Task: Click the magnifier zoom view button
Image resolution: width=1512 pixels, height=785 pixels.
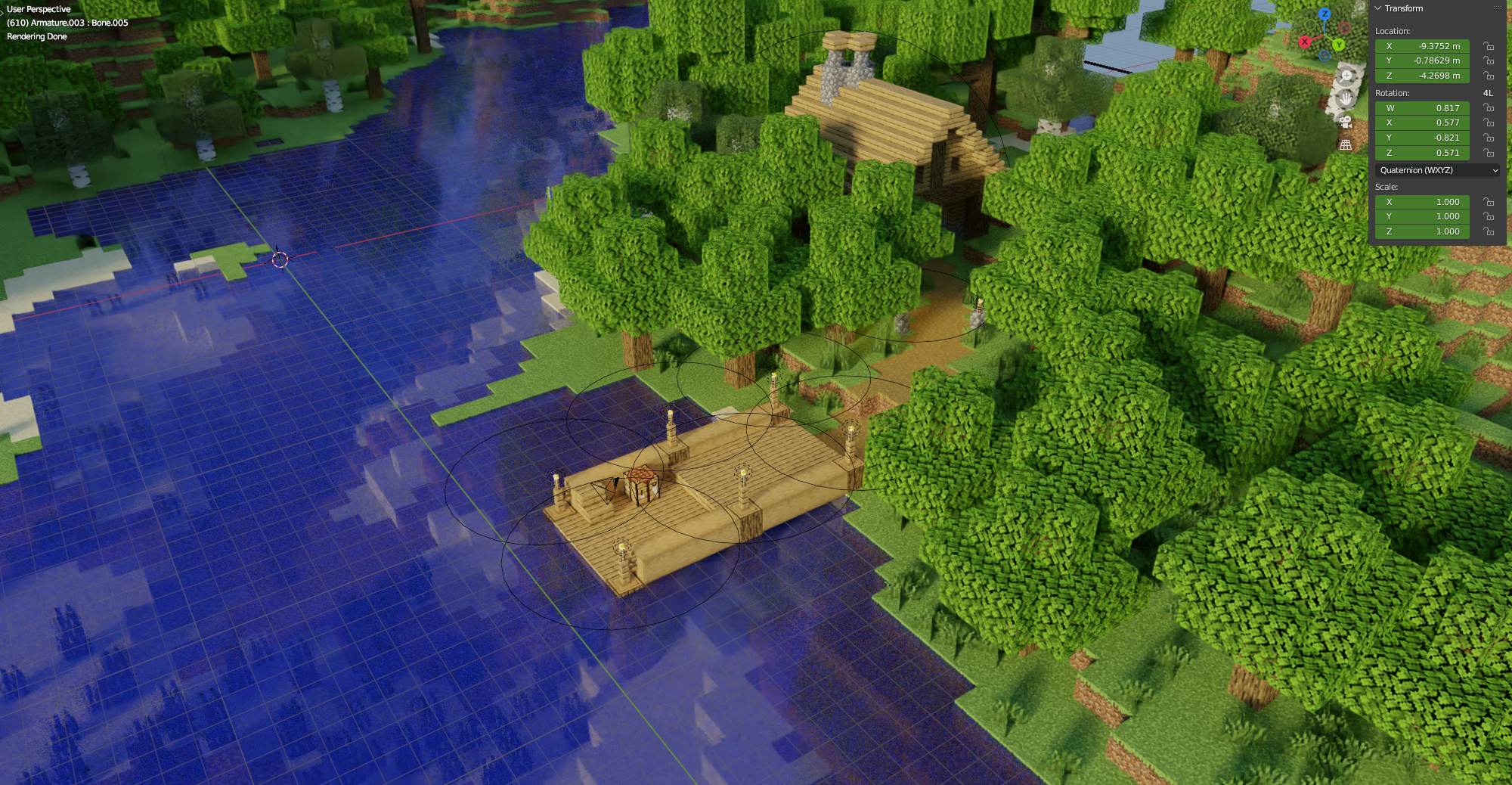Action: click(1346, 76)
